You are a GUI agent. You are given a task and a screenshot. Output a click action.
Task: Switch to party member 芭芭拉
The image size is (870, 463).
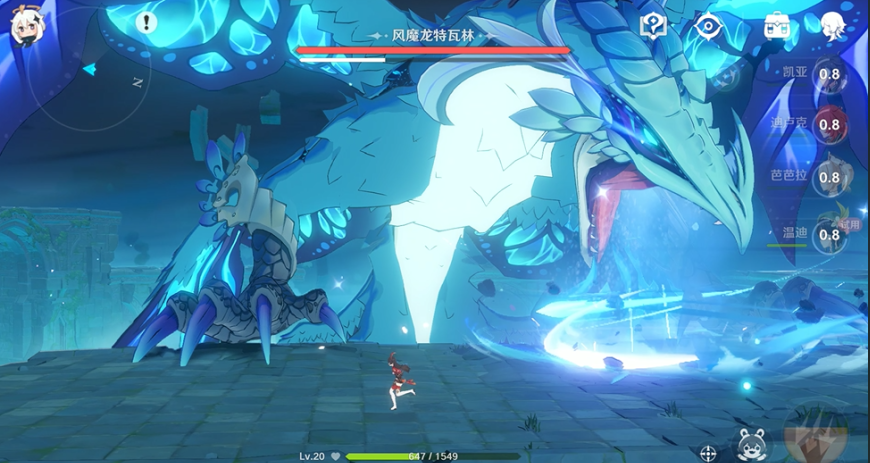[828, 178]
